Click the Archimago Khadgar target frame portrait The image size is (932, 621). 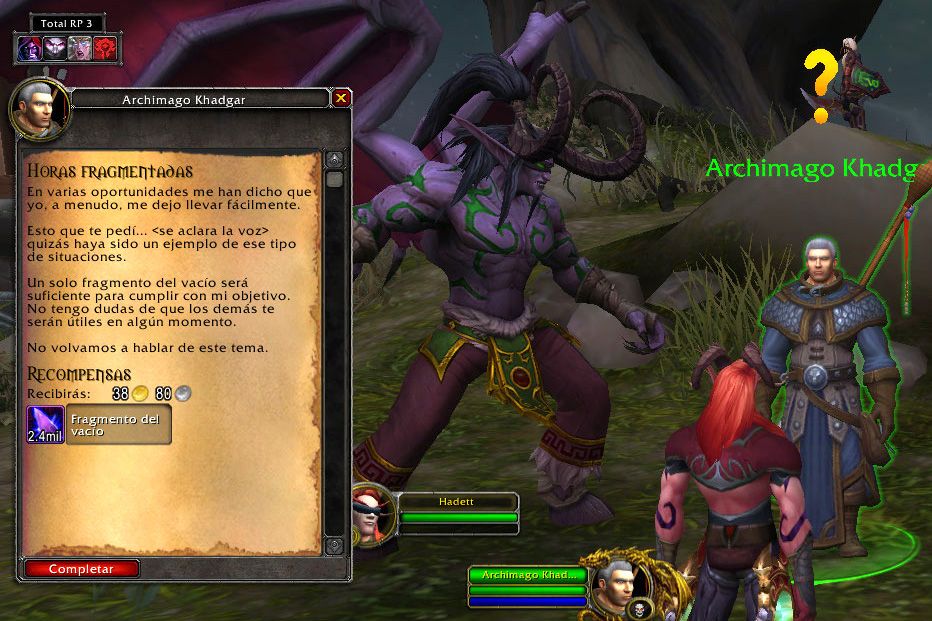tap(613, 583)
